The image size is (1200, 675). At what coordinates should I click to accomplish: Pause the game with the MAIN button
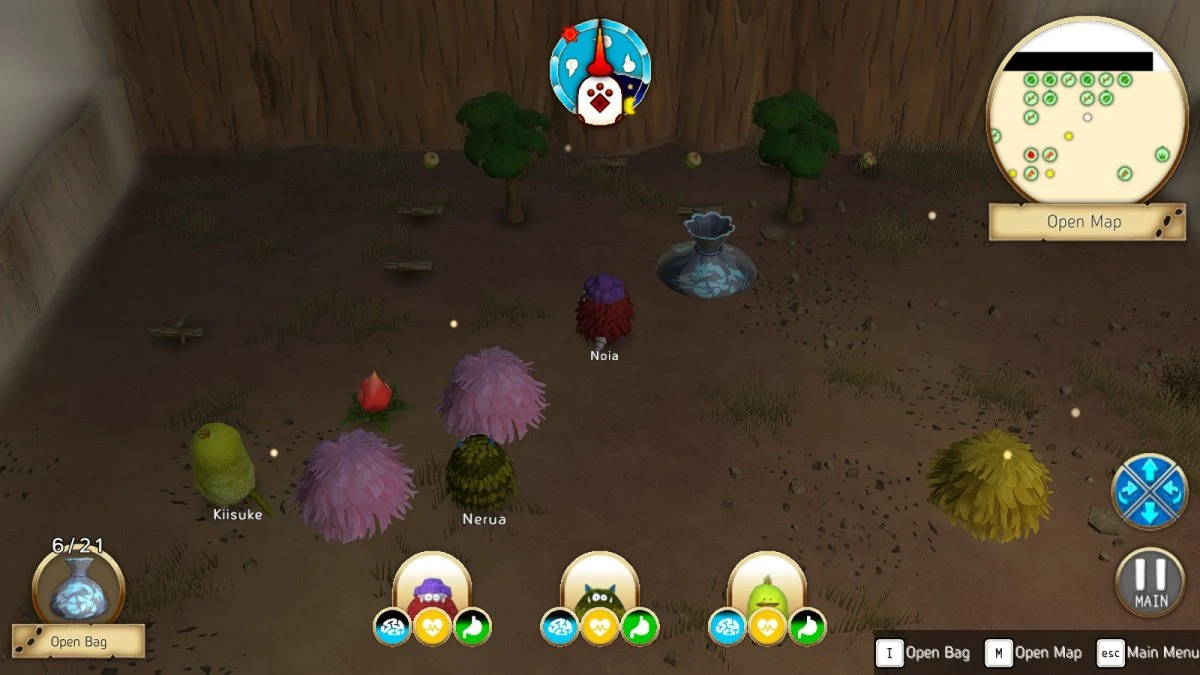[1151, 583]
